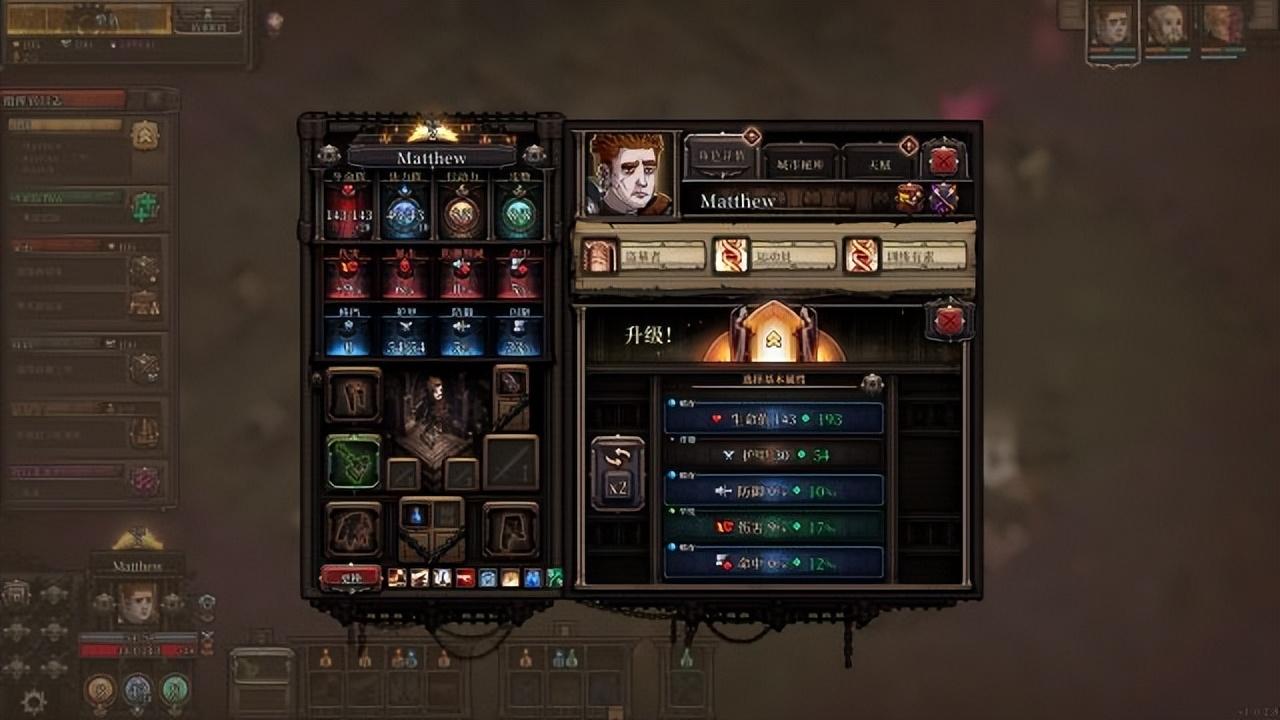Switch to the 天赋 talents tab
The width and height of the screenshot is (1280, 720).
[x=878, y=161]
